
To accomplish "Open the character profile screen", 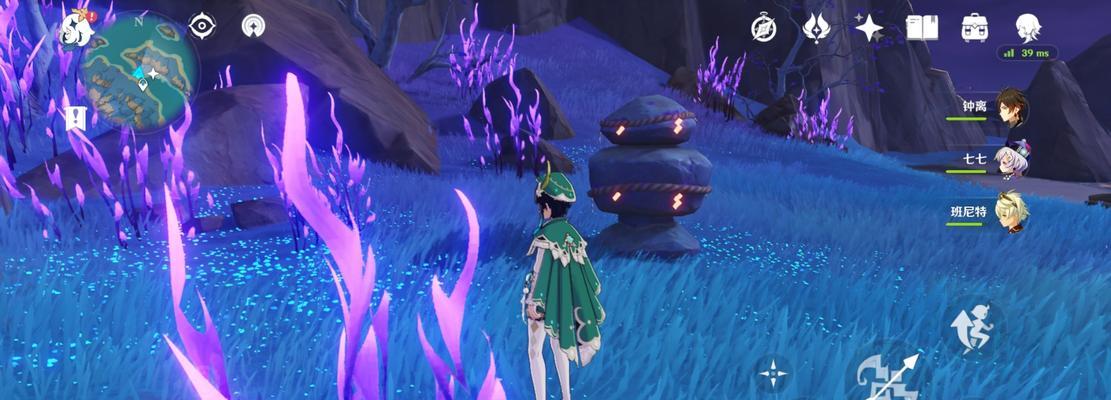I will coord(1028,26).
